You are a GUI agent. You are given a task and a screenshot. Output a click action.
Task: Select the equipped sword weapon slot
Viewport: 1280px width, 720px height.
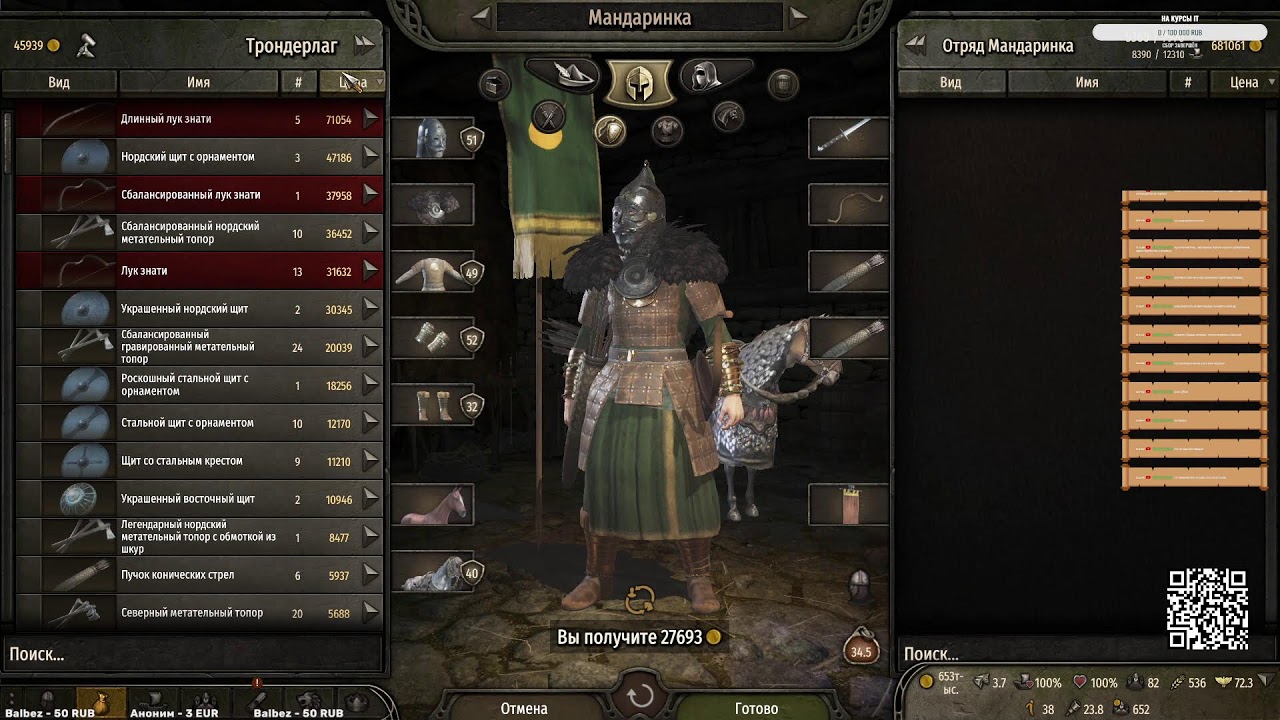(848, 138)
